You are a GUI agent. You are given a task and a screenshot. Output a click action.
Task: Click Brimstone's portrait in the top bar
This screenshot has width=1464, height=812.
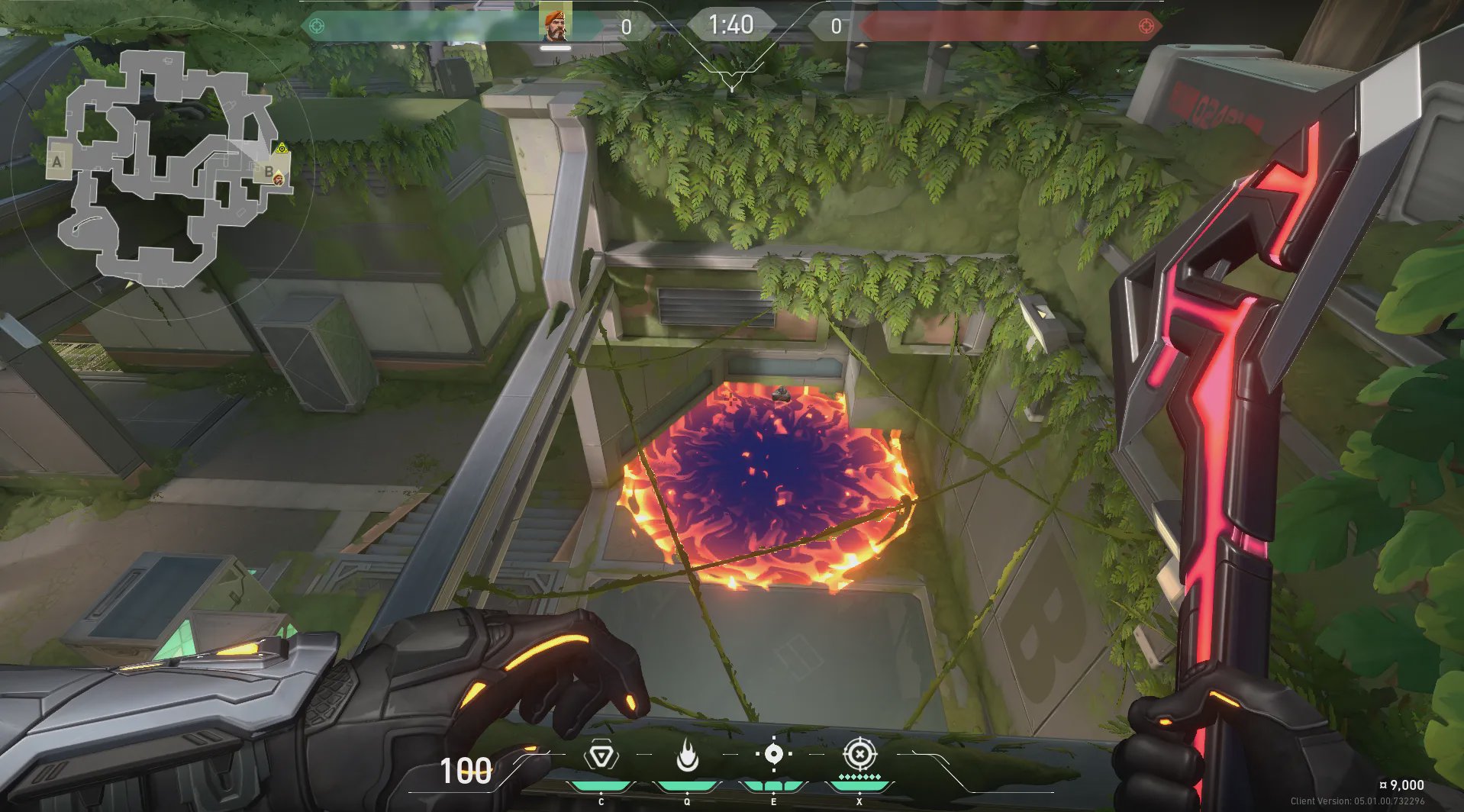tap(555, 24)
